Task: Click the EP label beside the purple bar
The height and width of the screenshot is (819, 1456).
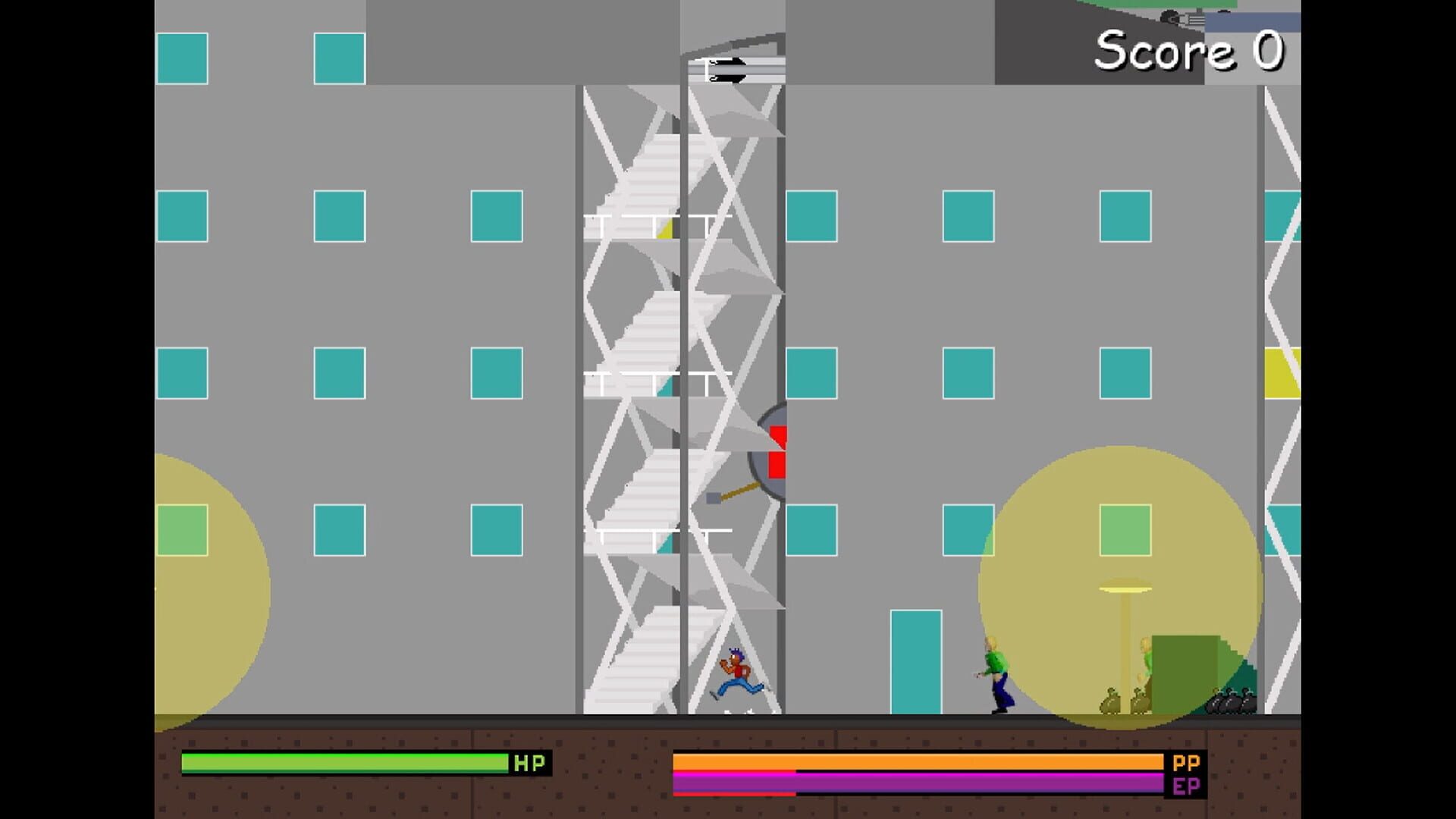Action: pyautogui.click(x=1187, y=785)
